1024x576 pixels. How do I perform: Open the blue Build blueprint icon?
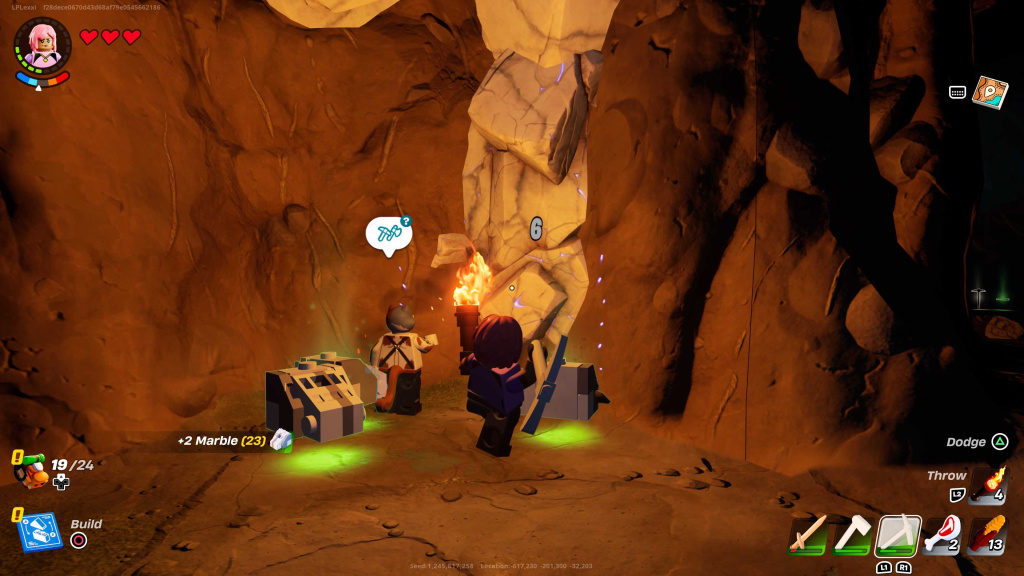tap(40, 531)
